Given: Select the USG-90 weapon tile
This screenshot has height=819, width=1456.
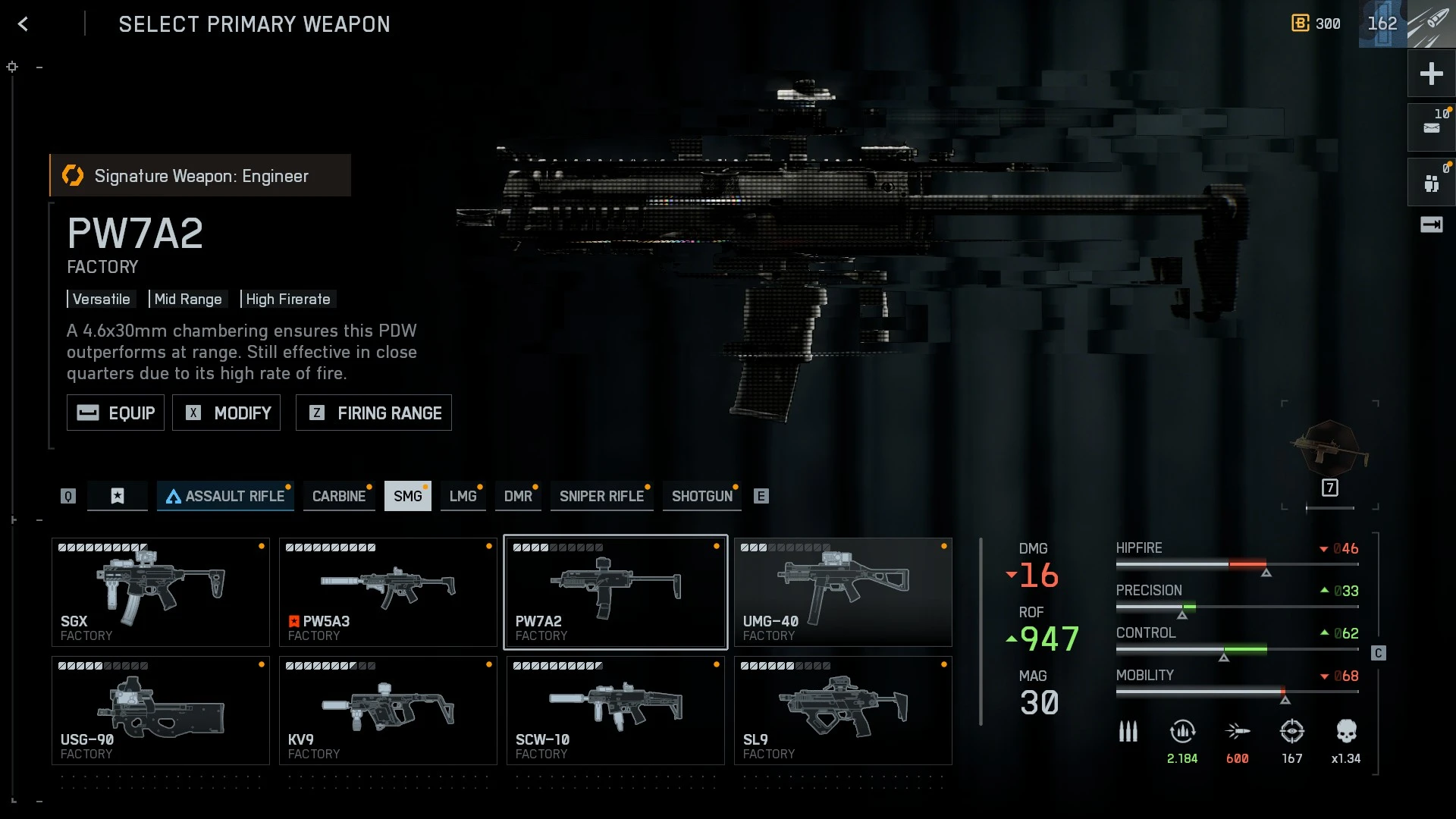Looking at the screenshot, I should [161, 711].
